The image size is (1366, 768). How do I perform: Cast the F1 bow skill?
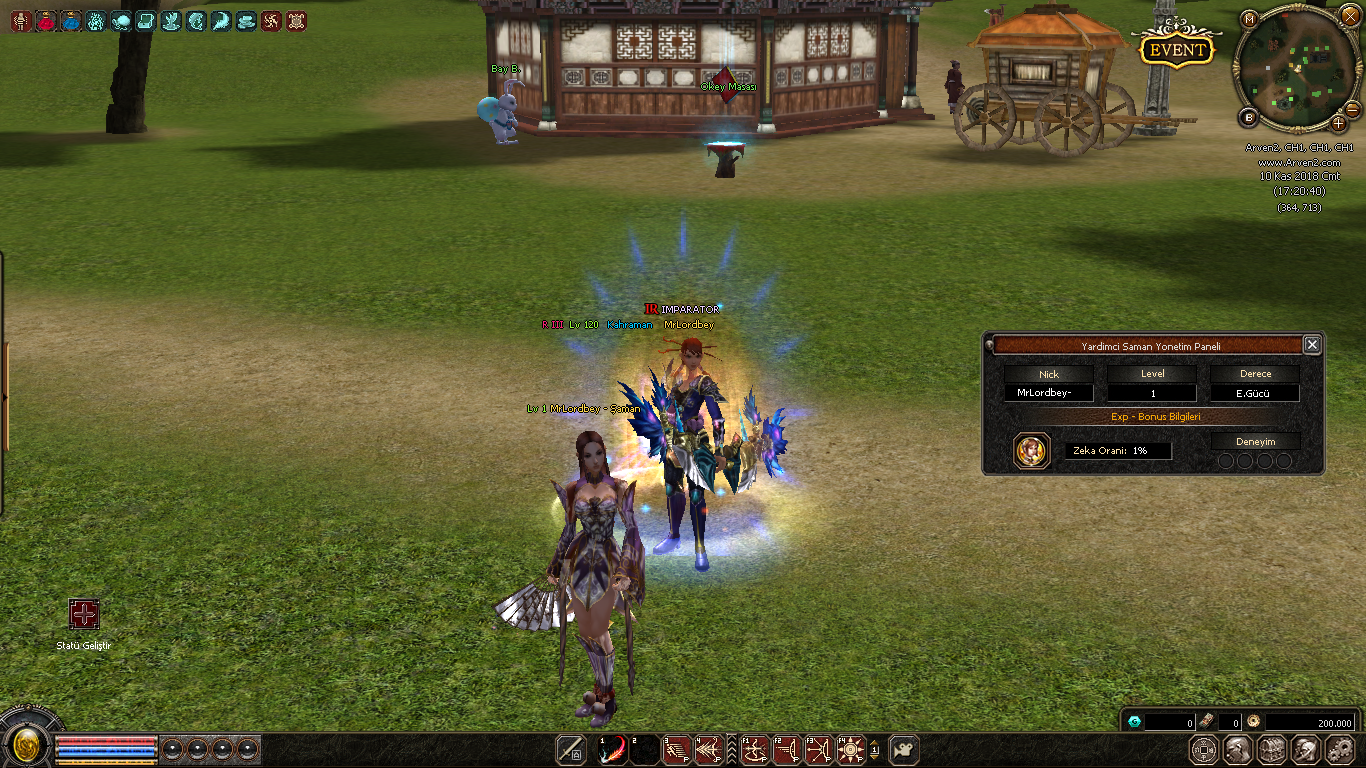point(755,750)
